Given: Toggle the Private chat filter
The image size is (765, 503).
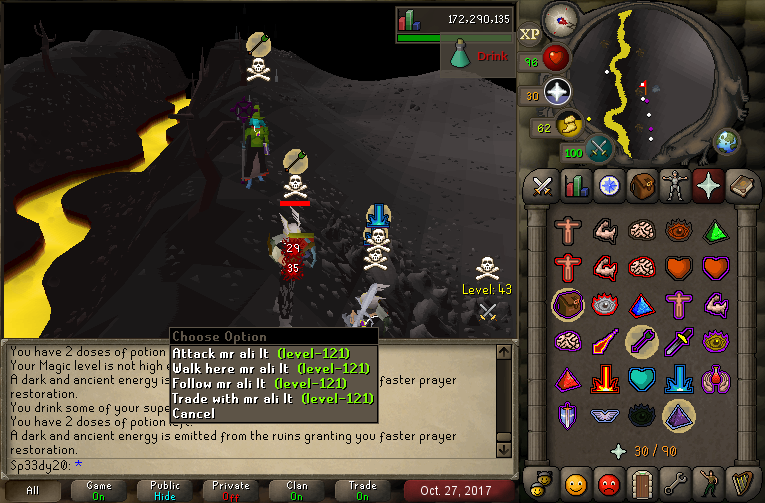Looking at the screenshot, I should [232, 491].
